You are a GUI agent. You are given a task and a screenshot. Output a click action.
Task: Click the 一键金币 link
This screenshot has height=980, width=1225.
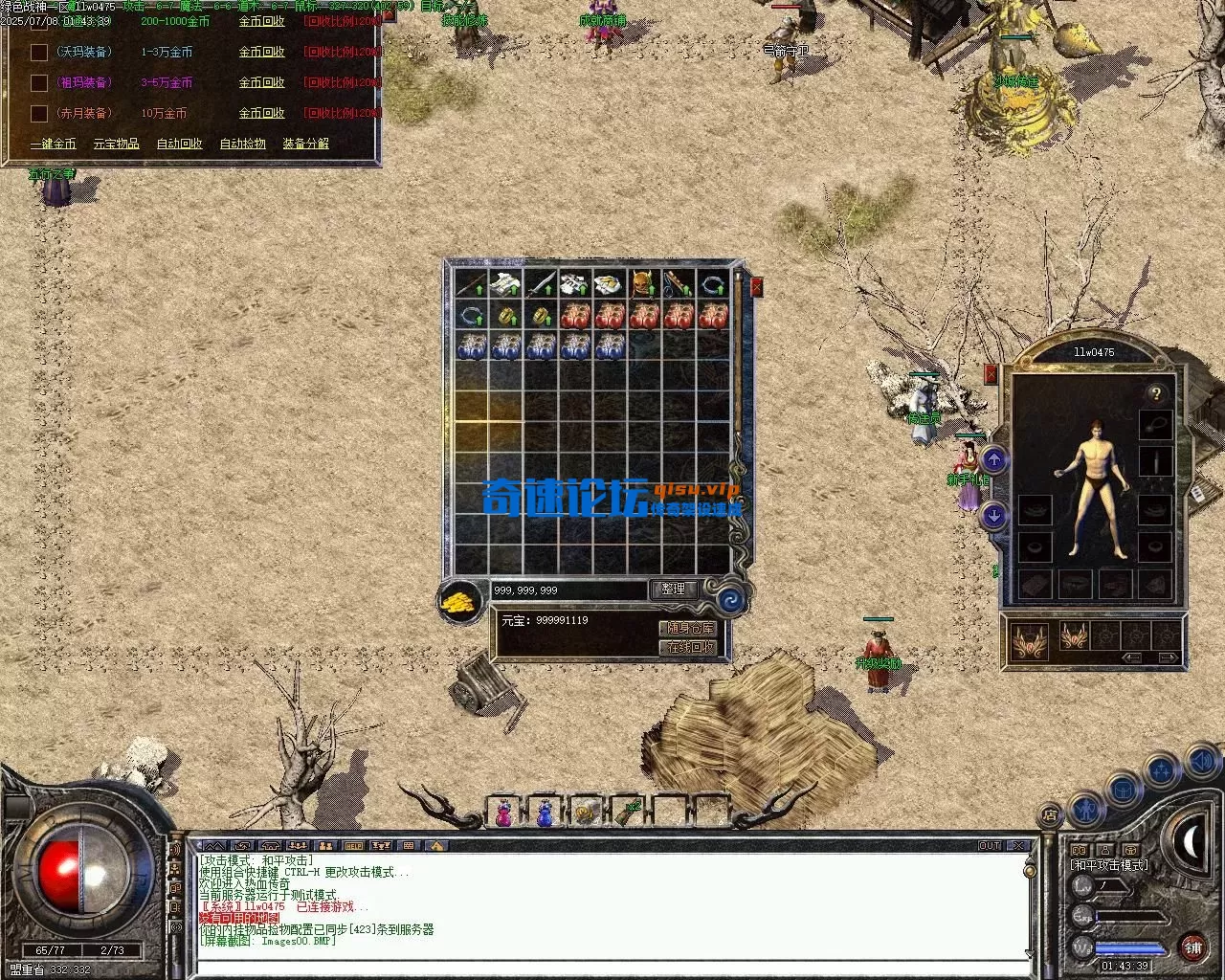53,144
